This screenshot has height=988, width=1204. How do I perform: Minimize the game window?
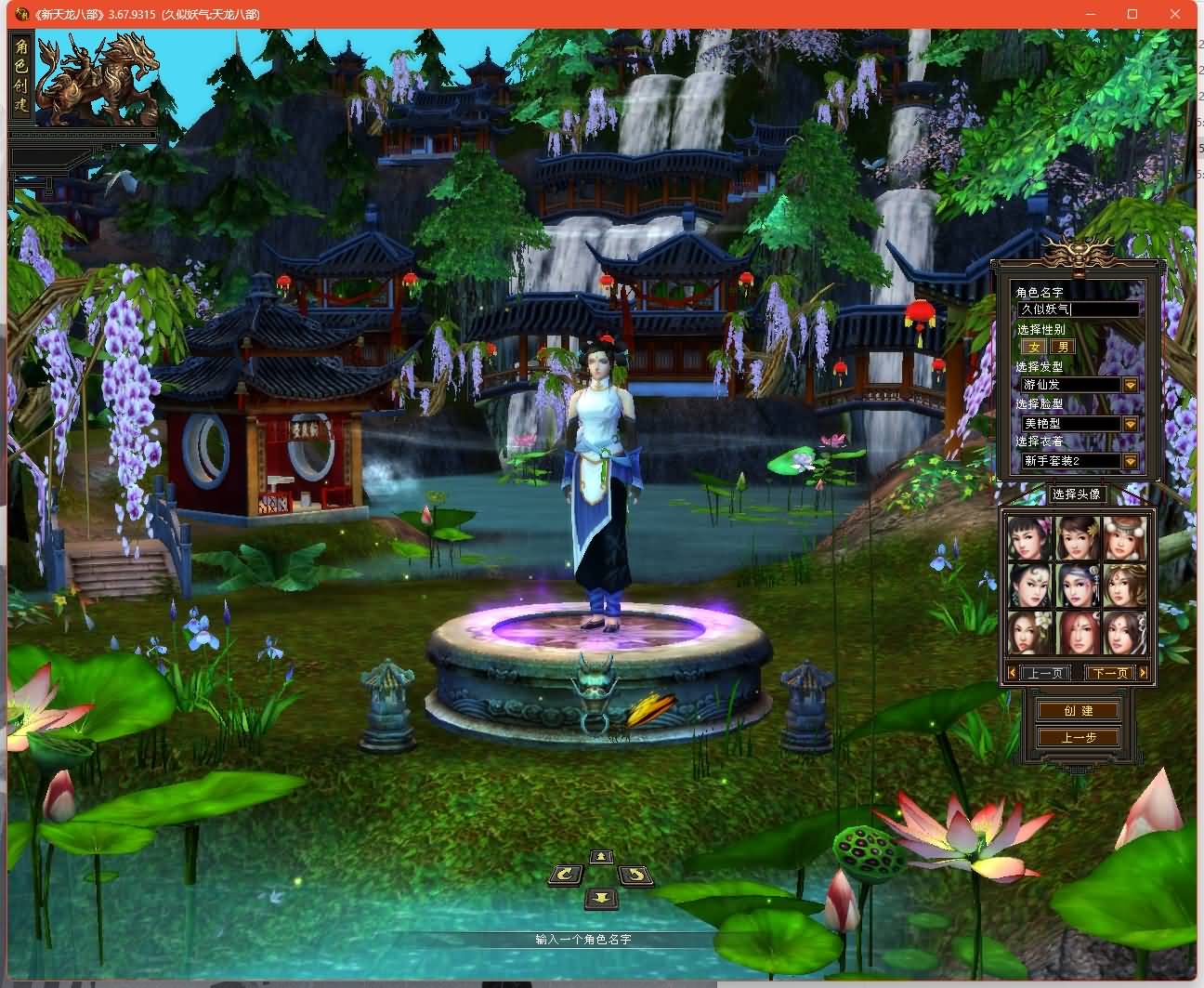coord(1091,14)
